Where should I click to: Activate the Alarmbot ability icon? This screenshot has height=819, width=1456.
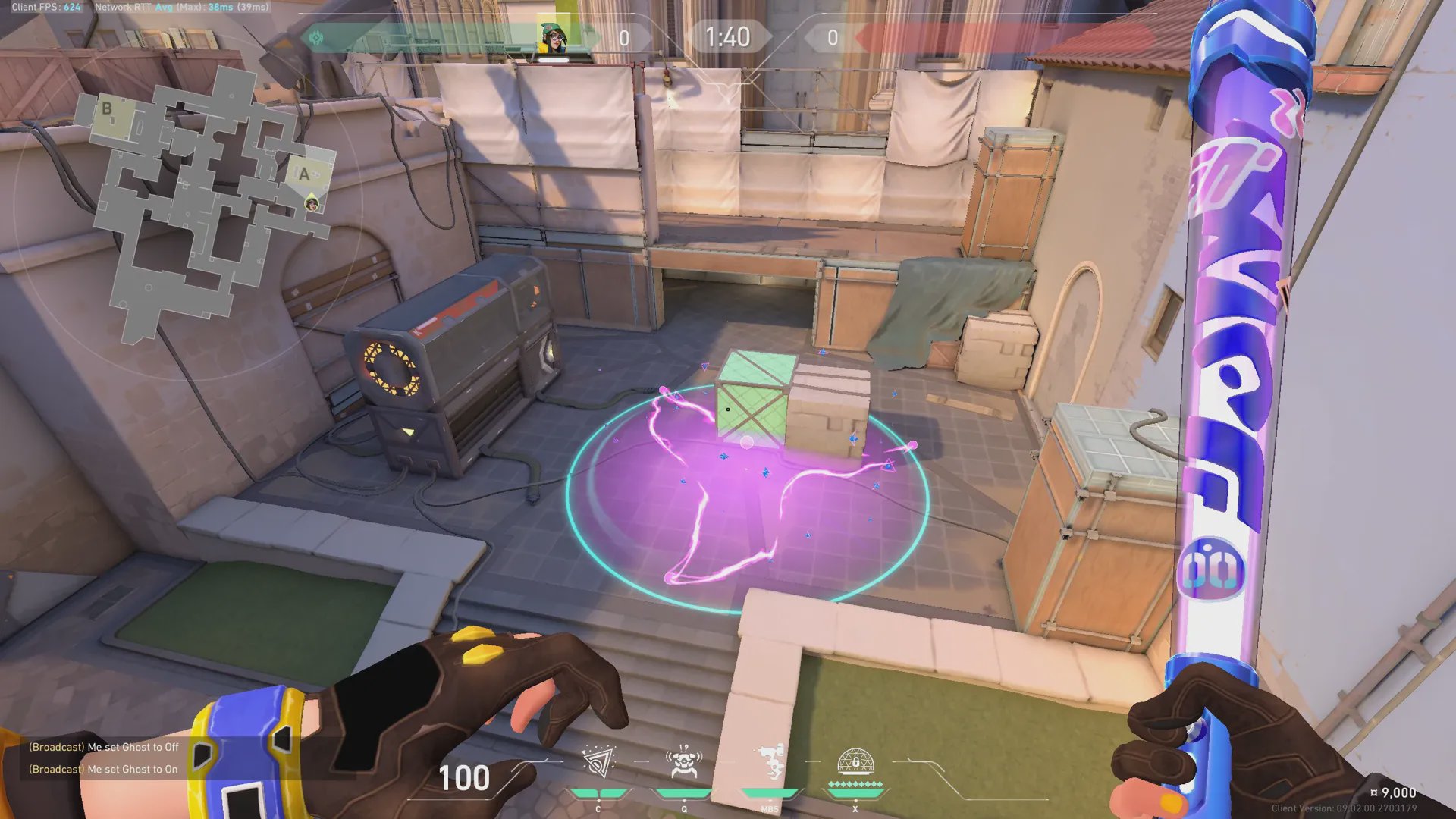click(684, 763)
